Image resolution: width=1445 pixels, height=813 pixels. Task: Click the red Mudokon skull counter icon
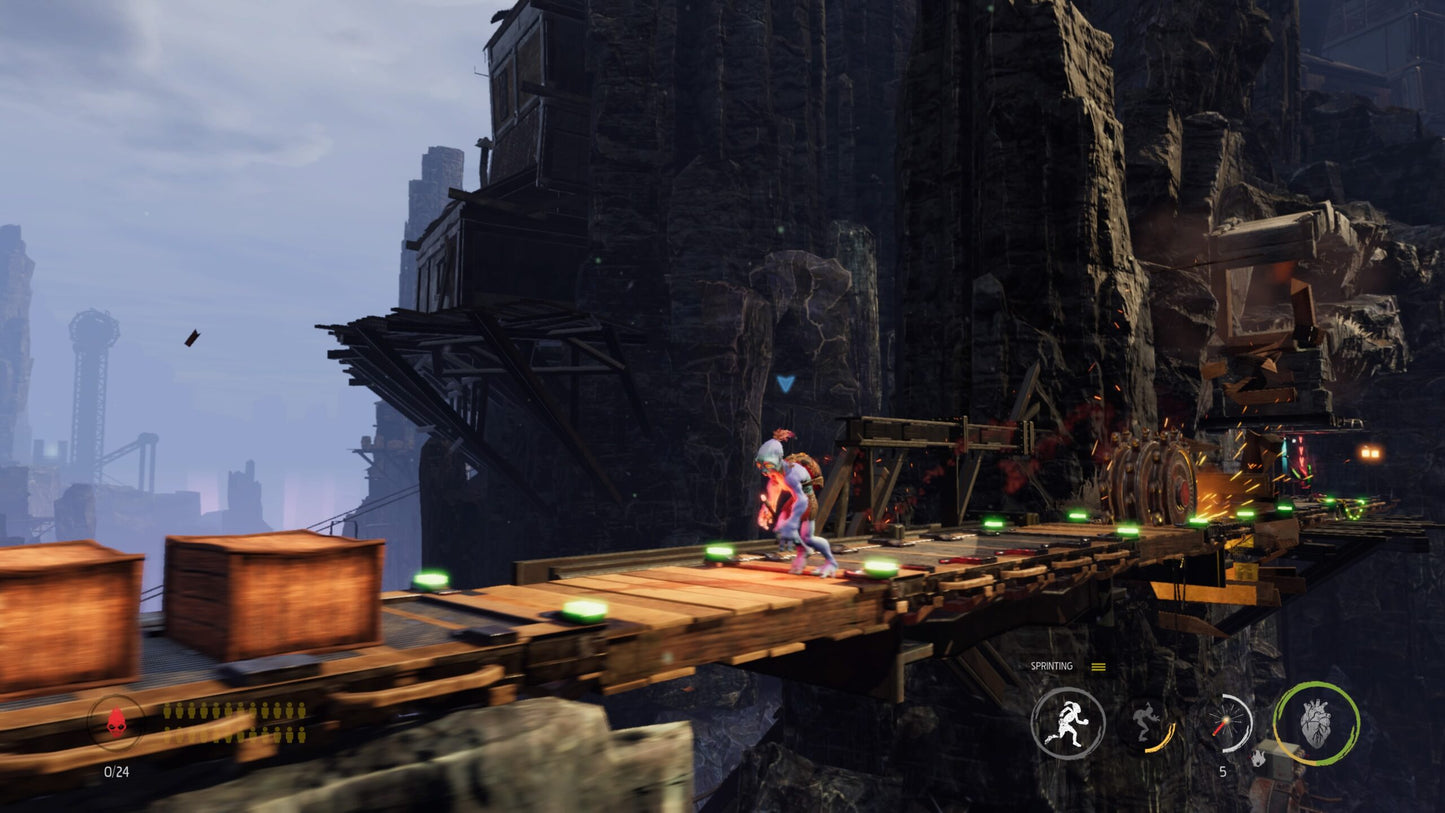(116, 722)
